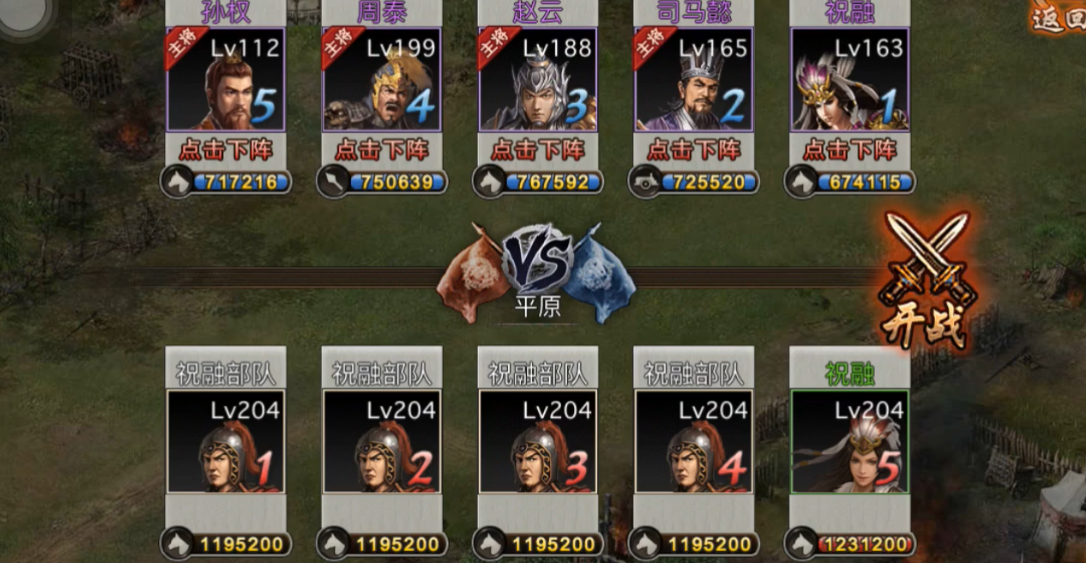Remove Lv163 祝融 via 点击下阵

coord(850,150)
